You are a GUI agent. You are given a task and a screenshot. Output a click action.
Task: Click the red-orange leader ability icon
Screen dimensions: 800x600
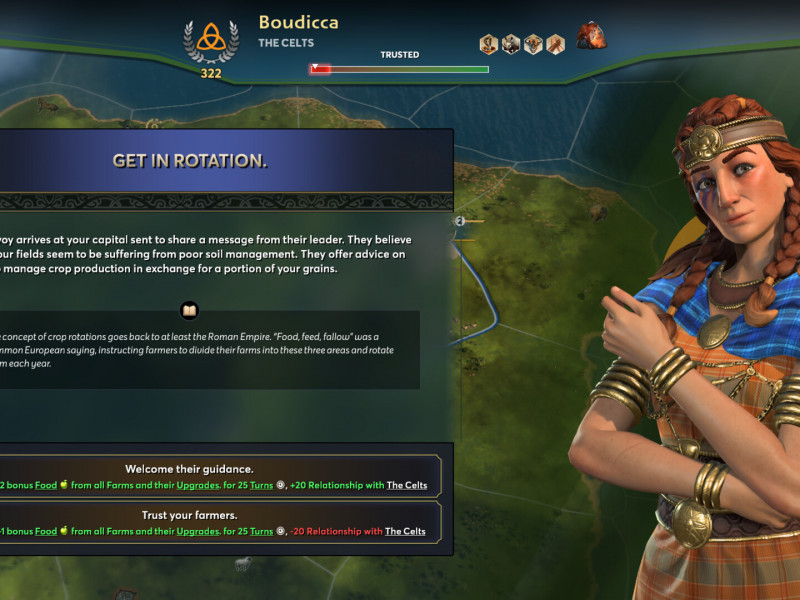tap(592, 35)
